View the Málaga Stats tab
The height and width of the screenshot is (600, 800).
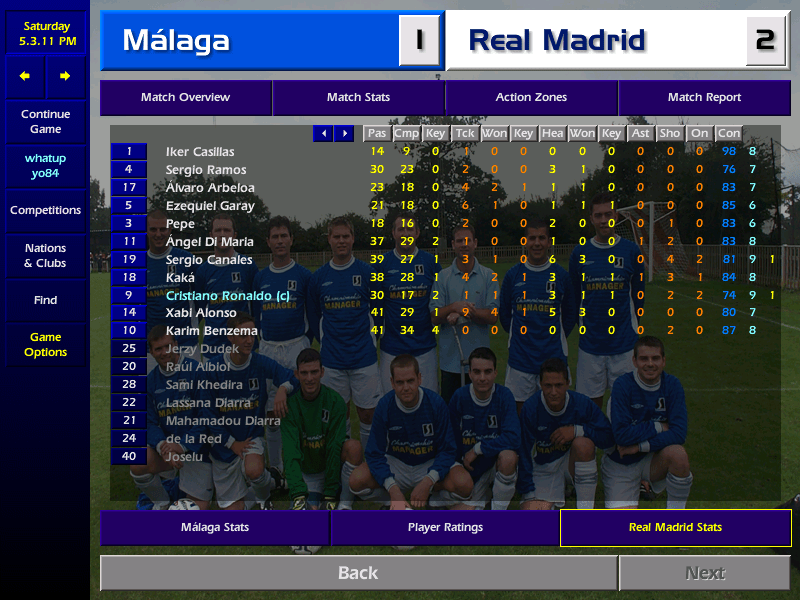tap(214, 527)
